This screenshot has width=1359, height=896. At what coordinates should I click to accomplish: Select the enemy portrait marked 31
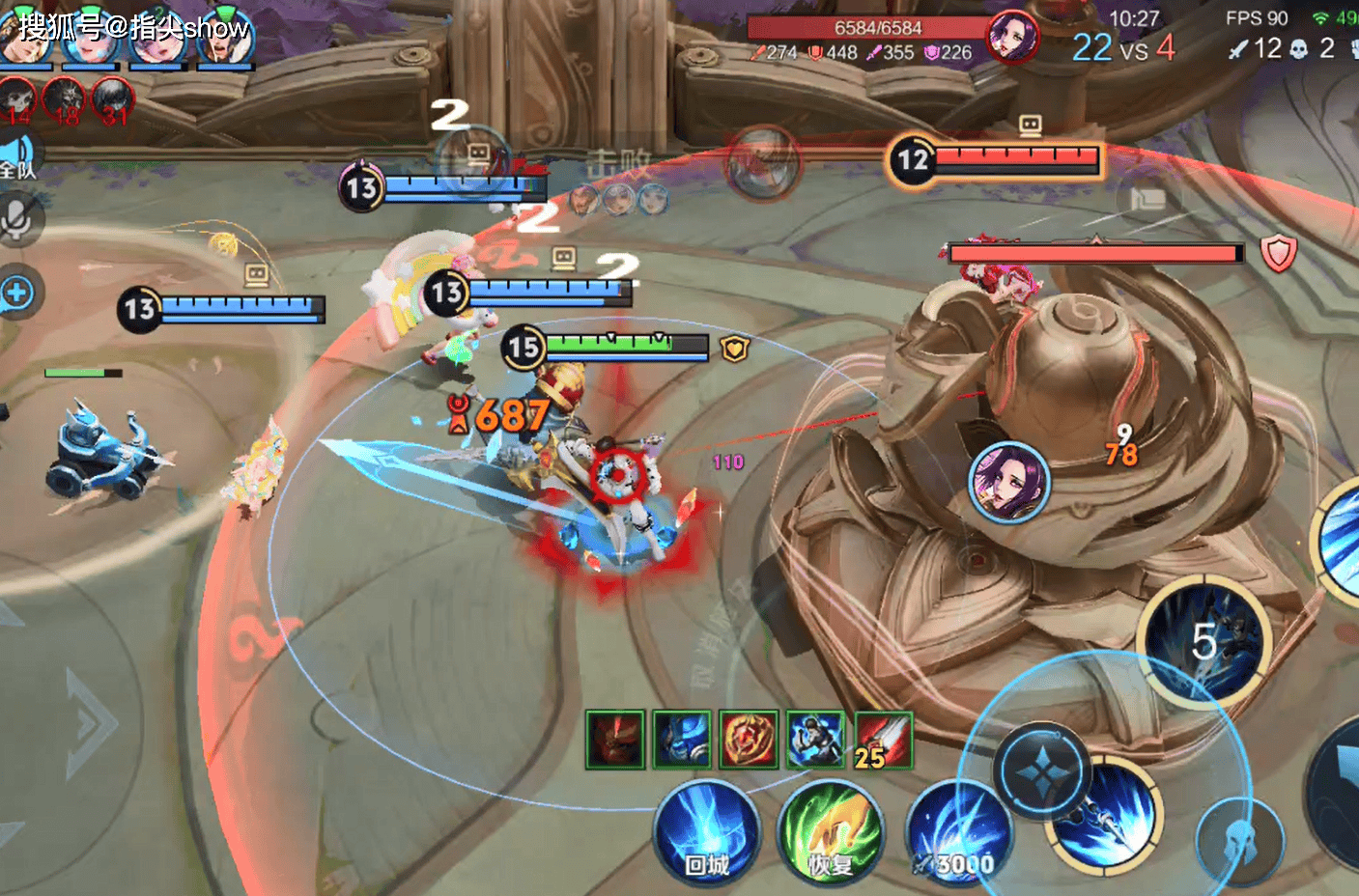click(113, 99)
